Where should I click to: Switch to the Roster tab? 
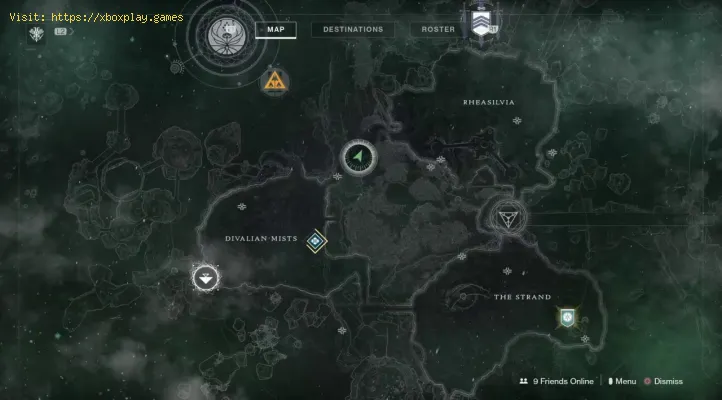(x=438, y=29)
